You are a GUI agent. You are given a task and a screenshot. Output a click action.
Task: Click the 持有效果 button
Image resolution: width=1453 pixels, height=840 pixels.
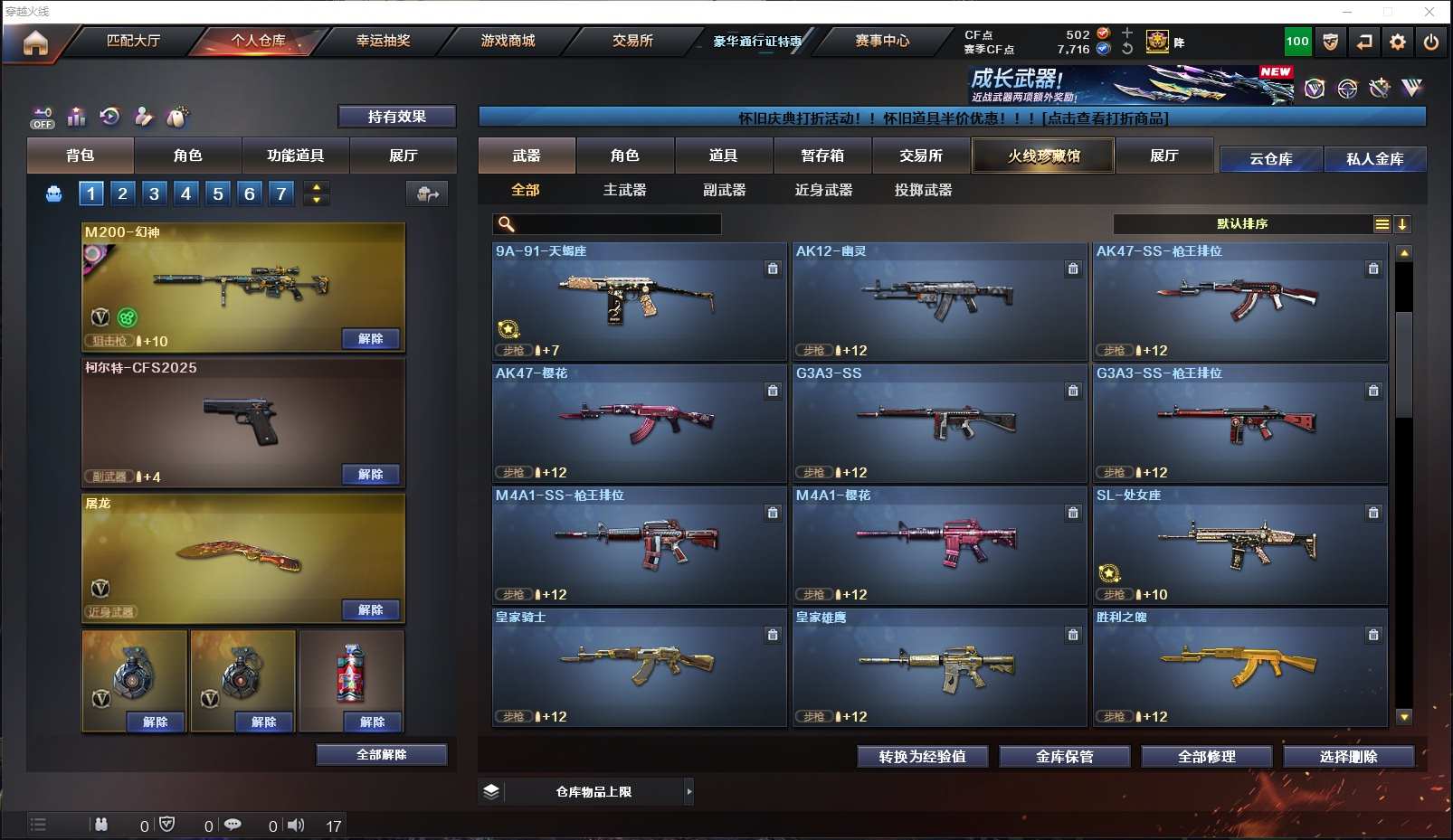coord(396,117)
